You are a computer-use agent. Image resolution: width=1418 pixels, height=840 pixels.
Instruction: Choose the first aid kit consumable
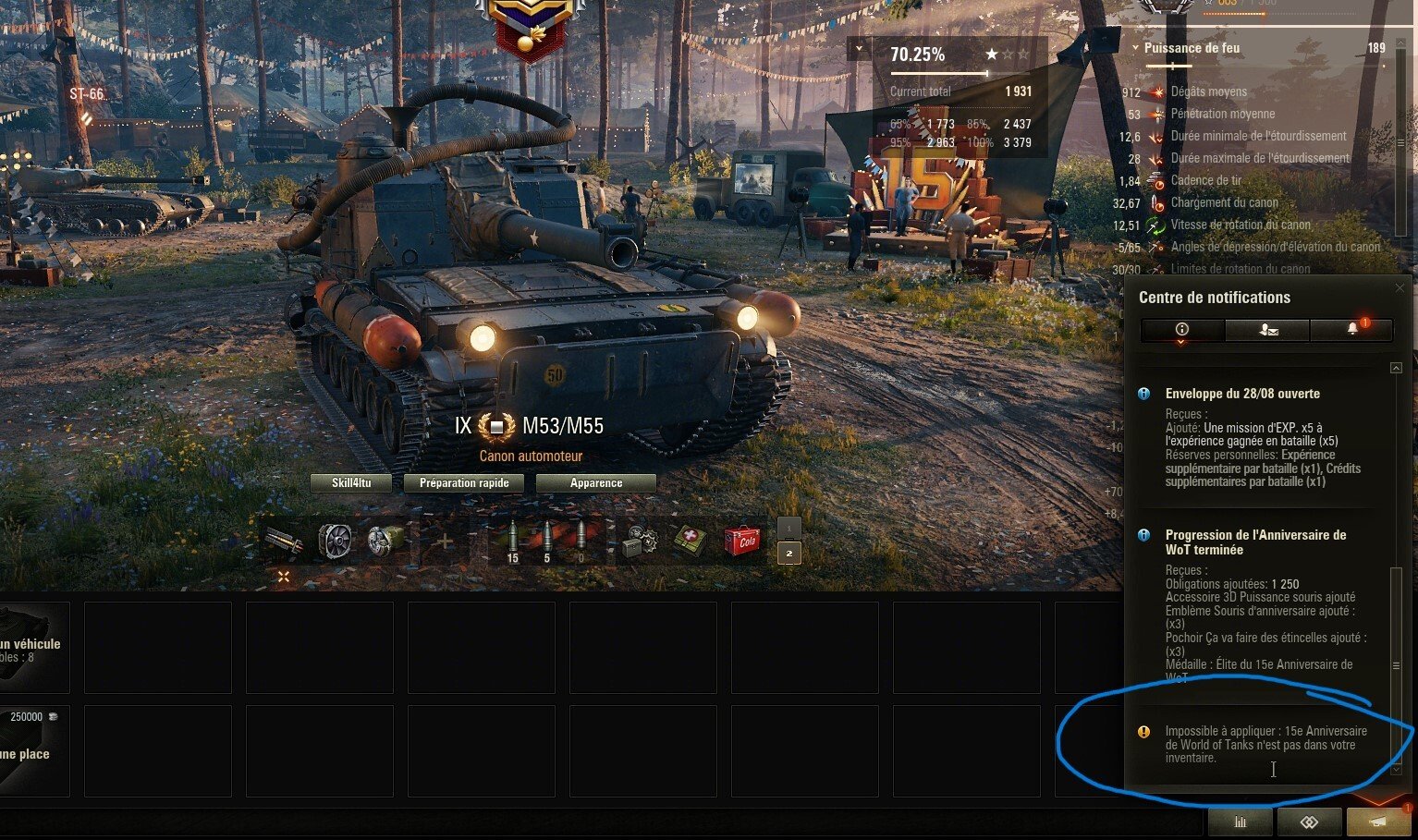(x=690, y=541)
